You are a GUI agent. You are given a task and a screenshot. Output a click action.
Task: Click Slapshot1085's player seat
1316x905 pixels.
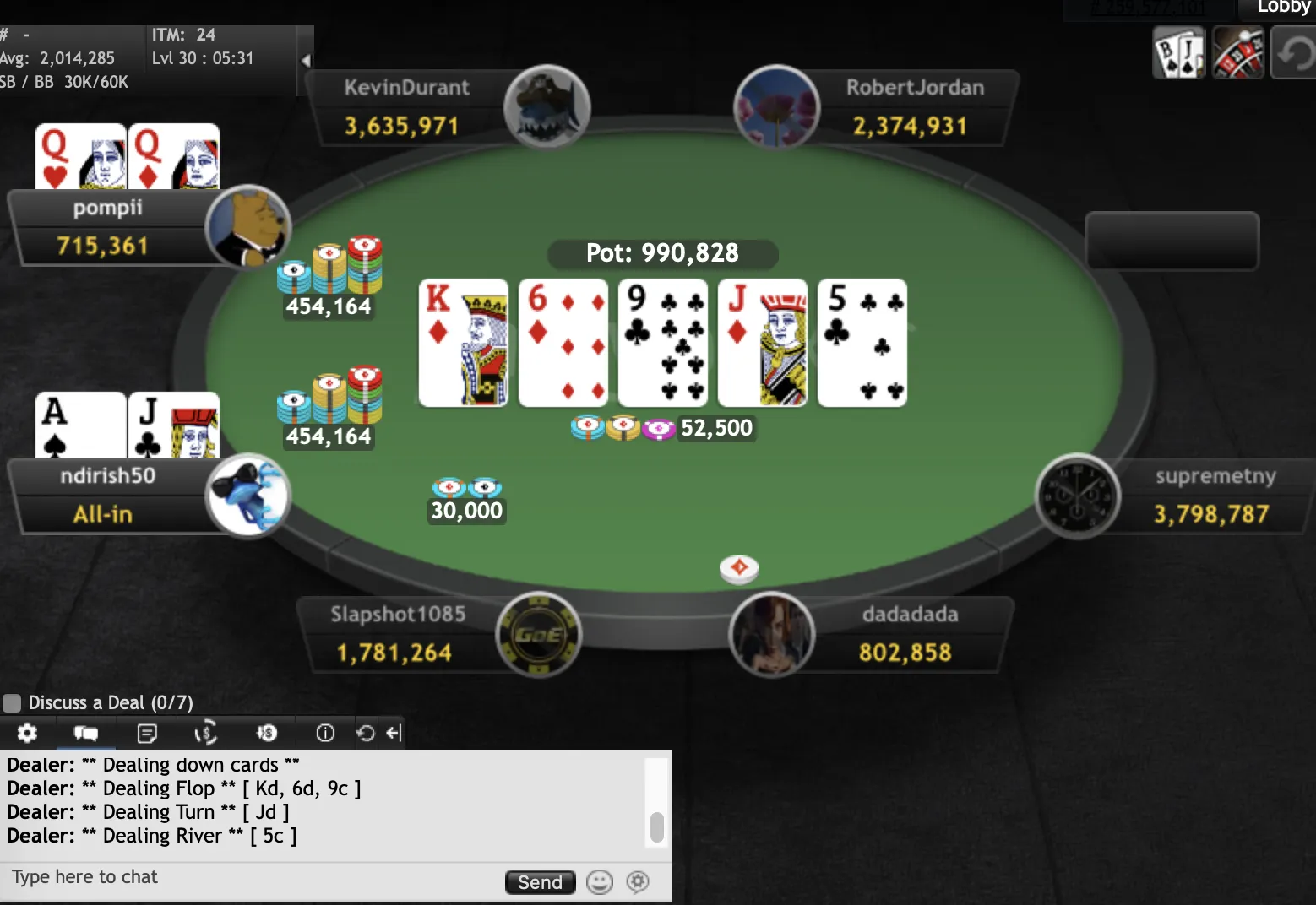click(397, 635)
